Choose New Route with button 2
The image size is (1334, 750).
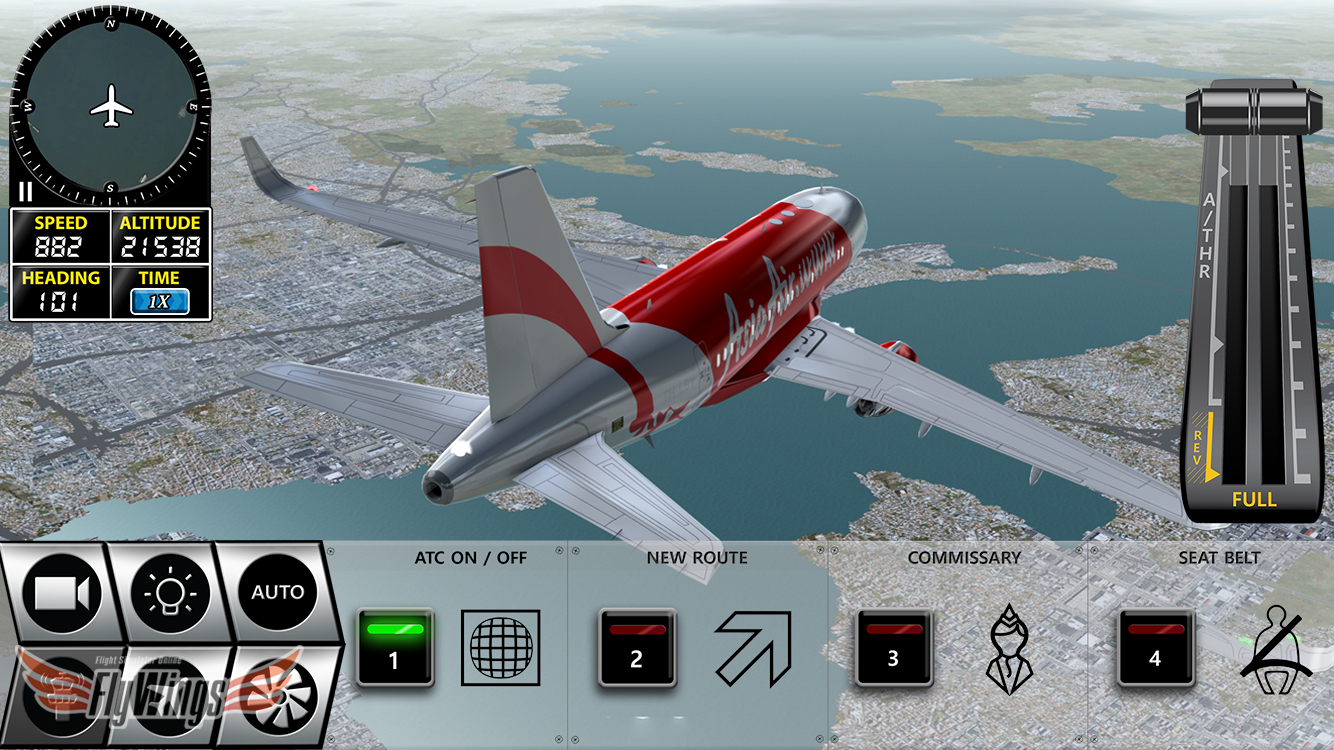coord(637,647)
